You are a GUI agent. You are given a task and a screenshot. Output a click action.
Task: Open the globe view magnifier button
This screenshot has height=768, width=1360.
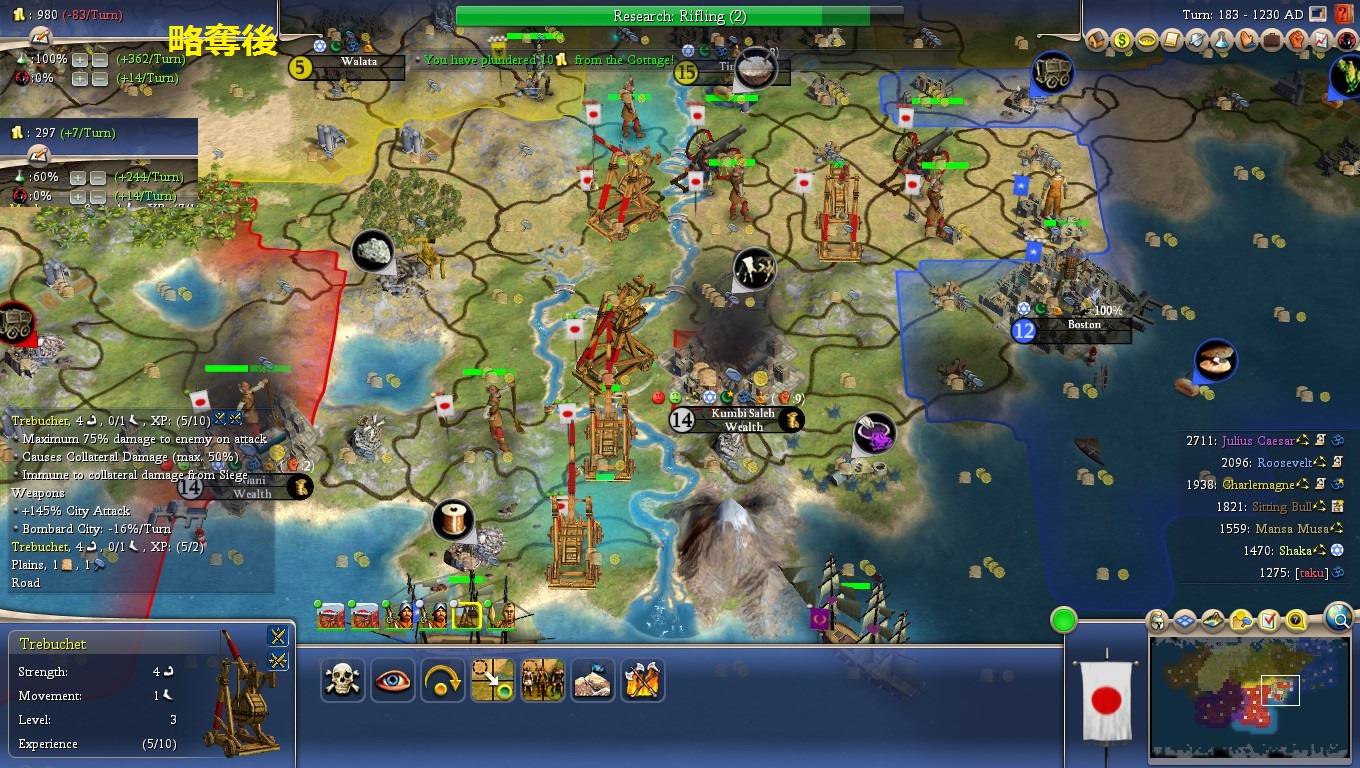coord(1339,619)
